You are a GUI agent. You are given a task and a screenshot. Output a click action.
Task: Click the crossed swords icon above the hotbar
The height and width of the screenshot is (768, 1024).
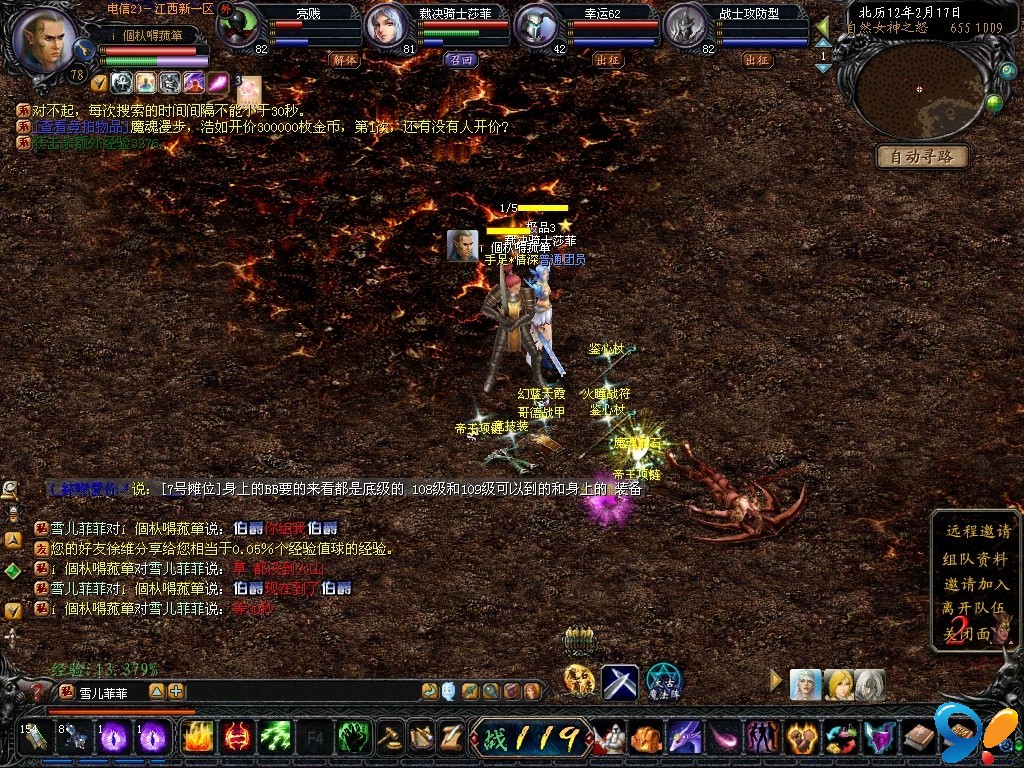point(619,682)
